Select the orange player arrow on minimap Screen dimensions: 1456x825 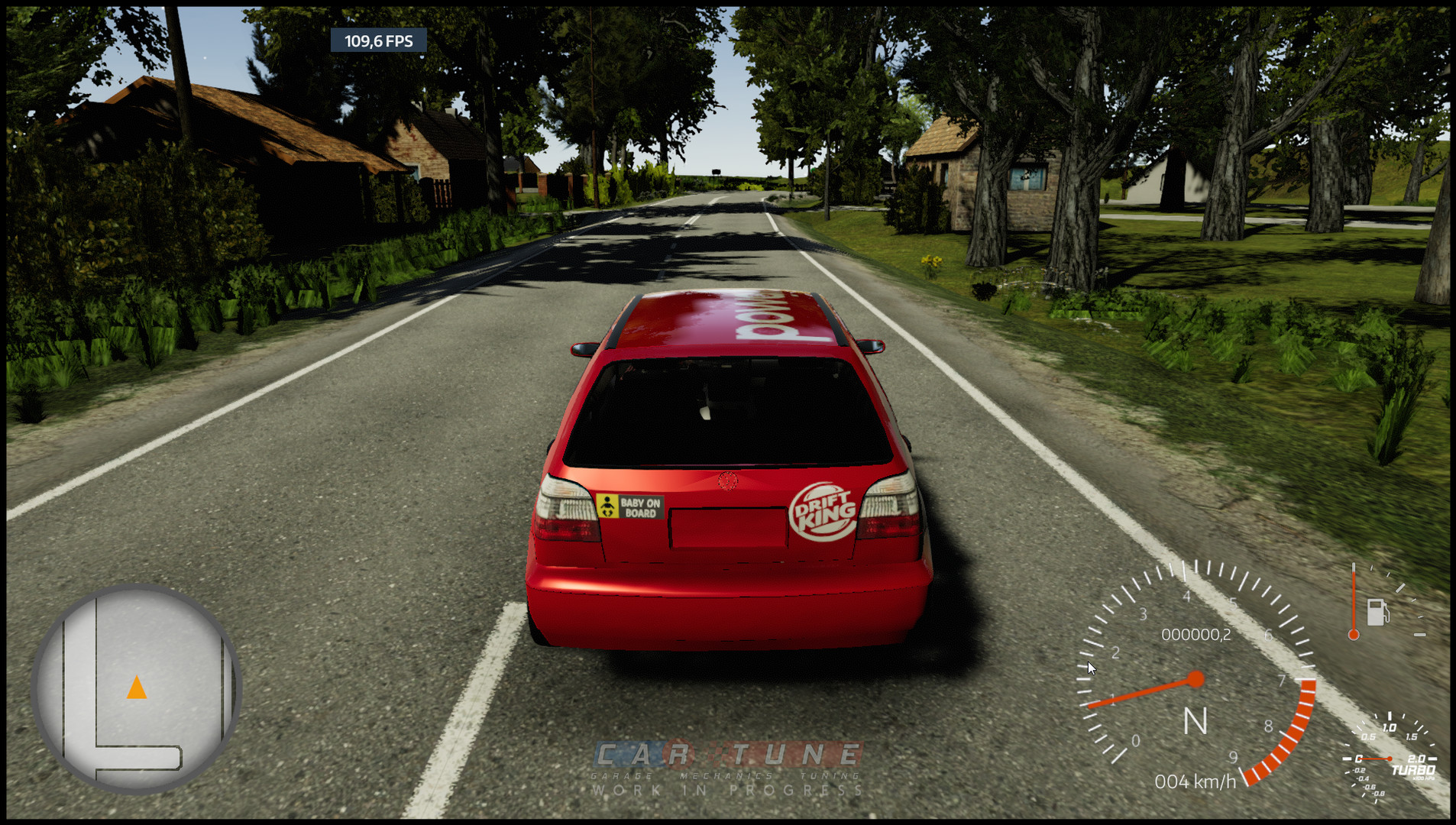coord(138,689)
